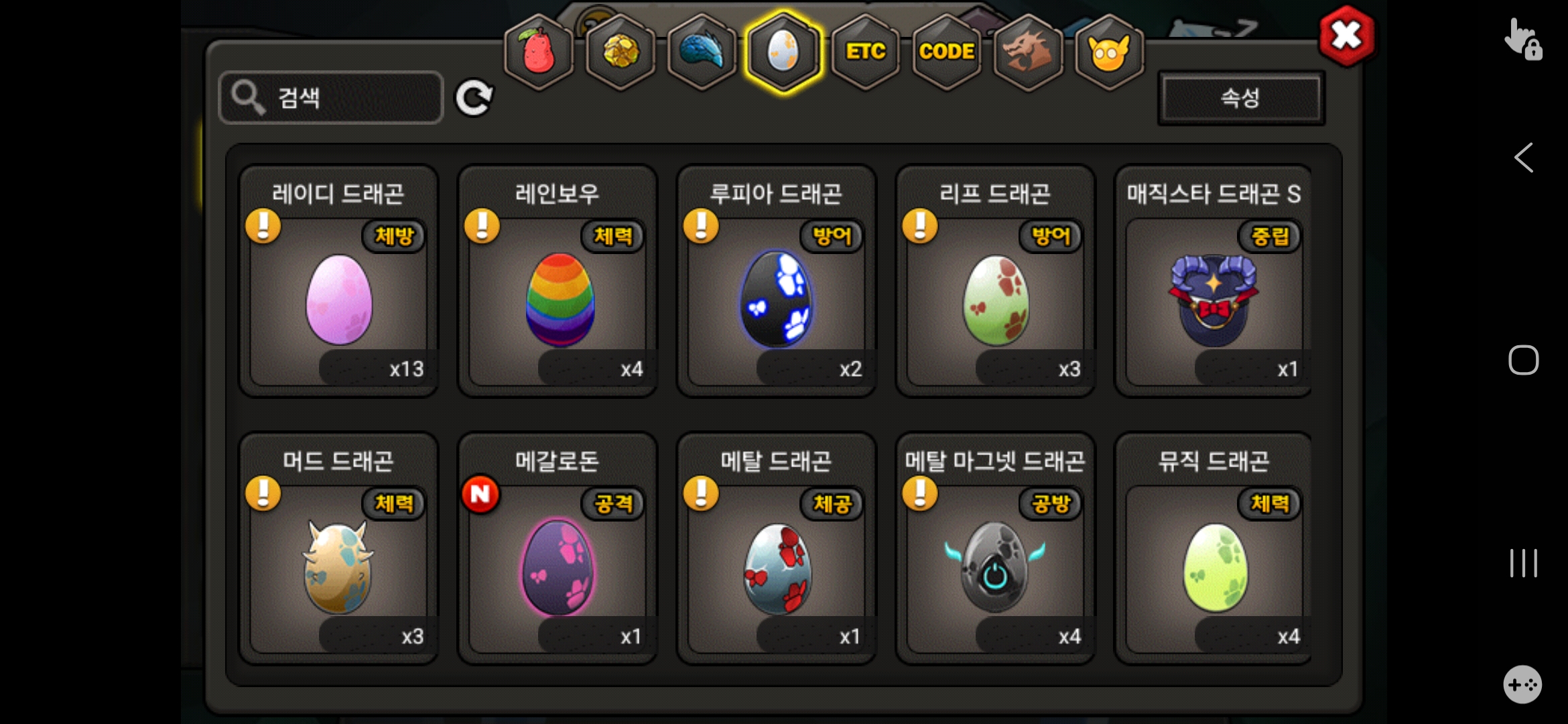Image resolution: width=1568 pixels, height=724 pixels.
Task: Click the 검색 search field
Action: pos(331,98)
